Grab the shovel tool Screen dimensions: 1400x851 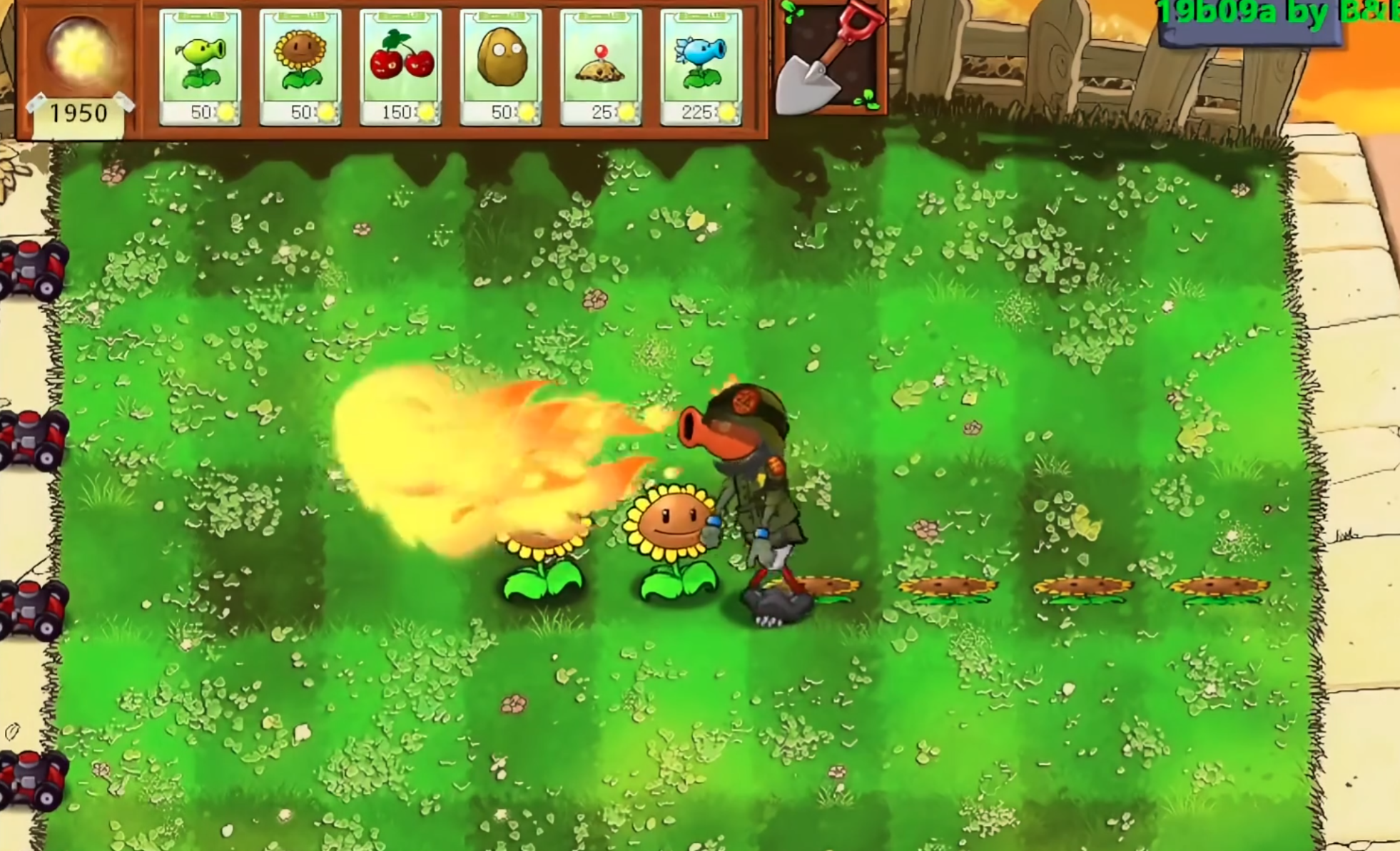[x=830, y=61]
